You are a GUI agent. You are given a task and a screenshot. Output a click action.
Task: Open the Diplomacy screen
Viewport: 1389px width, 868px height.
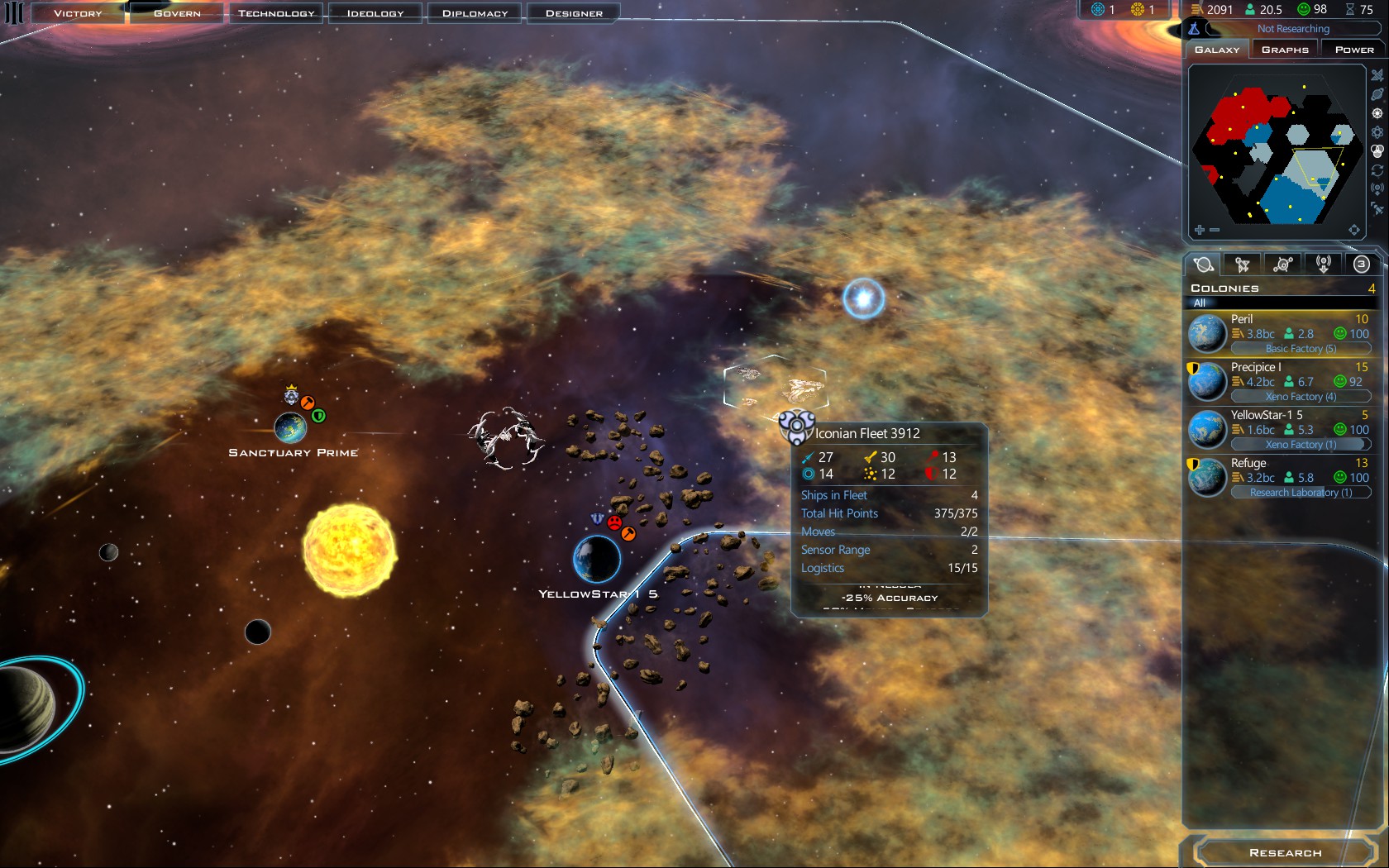[x=475, y=13]
